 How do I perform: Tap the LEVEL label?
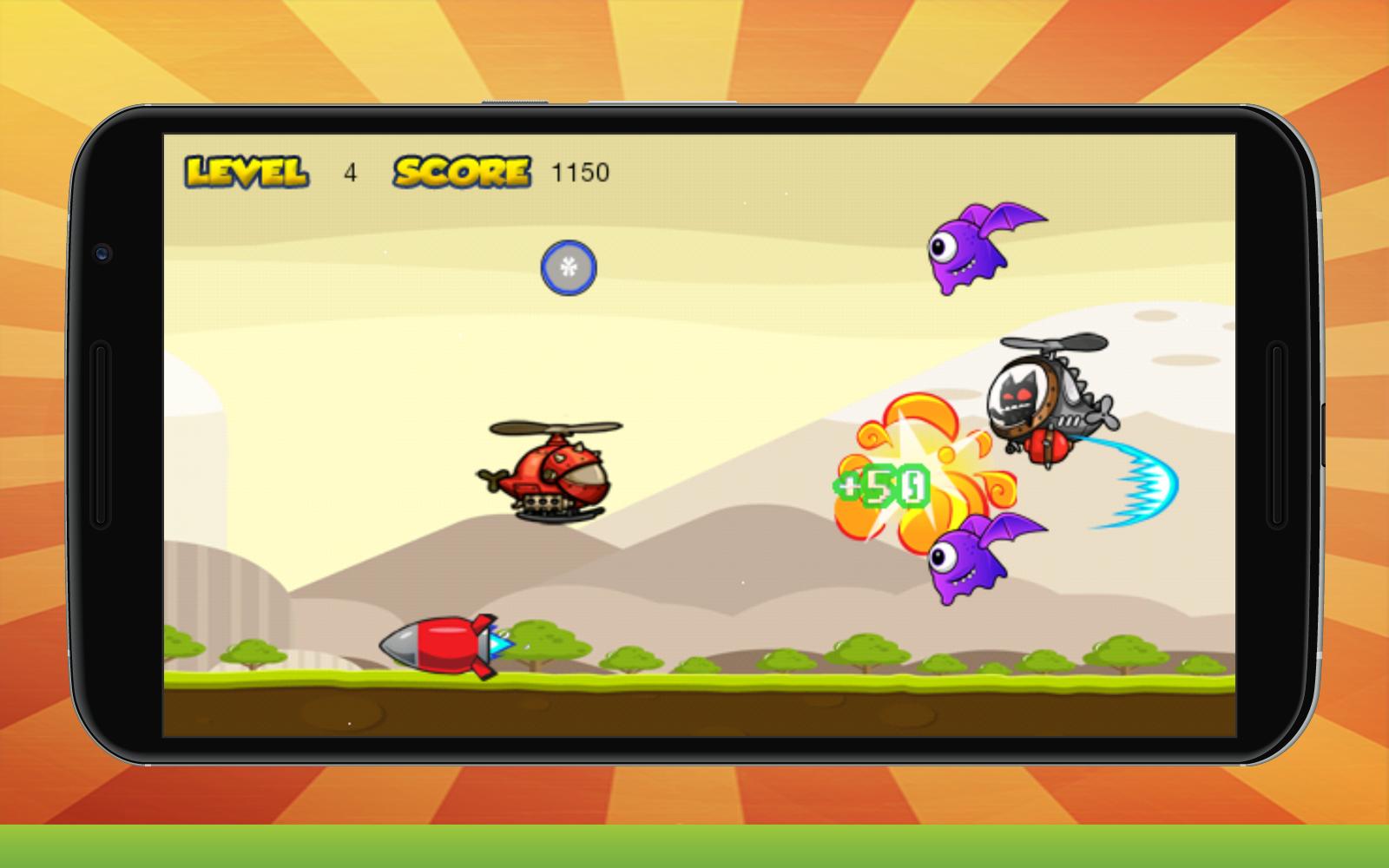tap(246, 170)
